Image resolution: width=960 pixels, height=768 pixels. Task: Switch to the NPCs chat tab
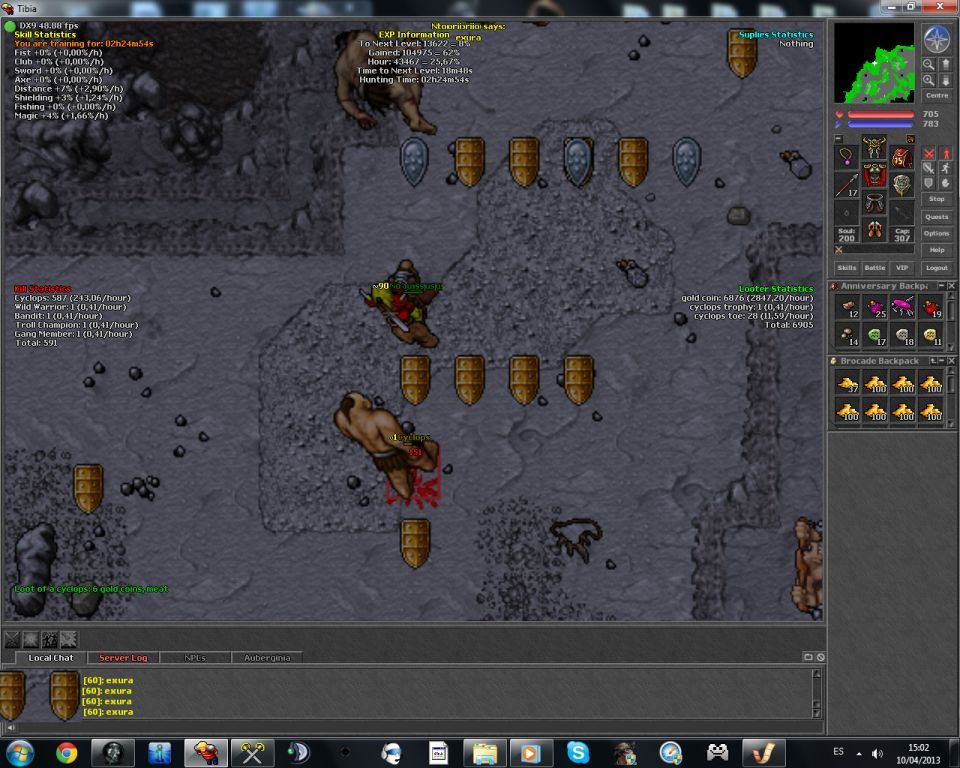(x=195, y=658)
